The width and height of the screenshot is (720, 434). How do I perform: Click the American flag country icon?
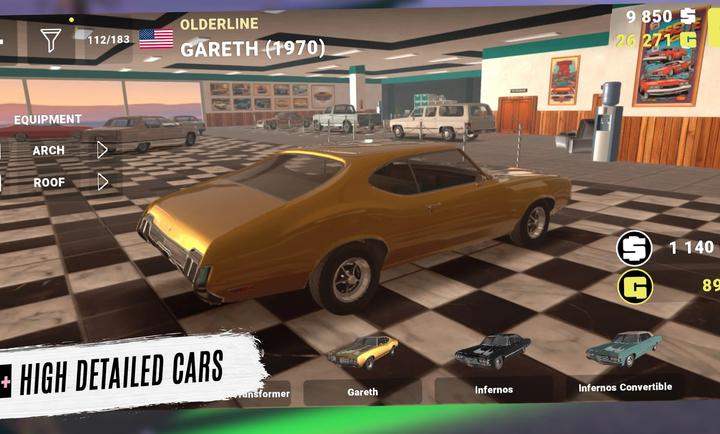[x=156, y=39]
